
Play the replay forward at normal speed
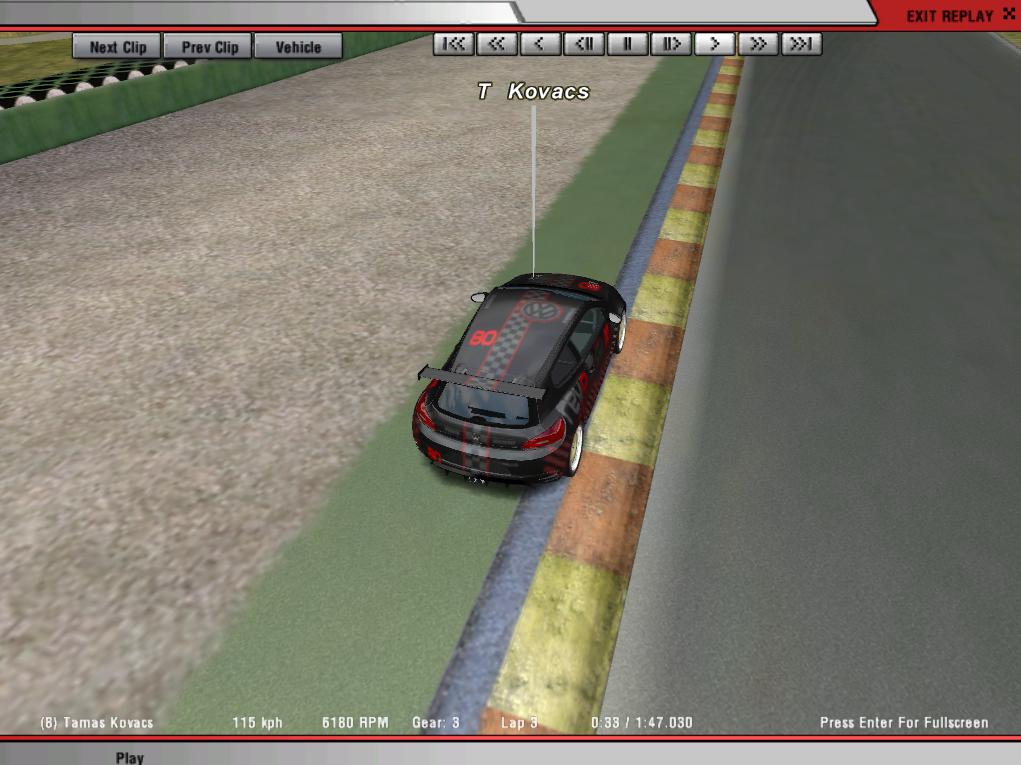(x=714, y=44)
